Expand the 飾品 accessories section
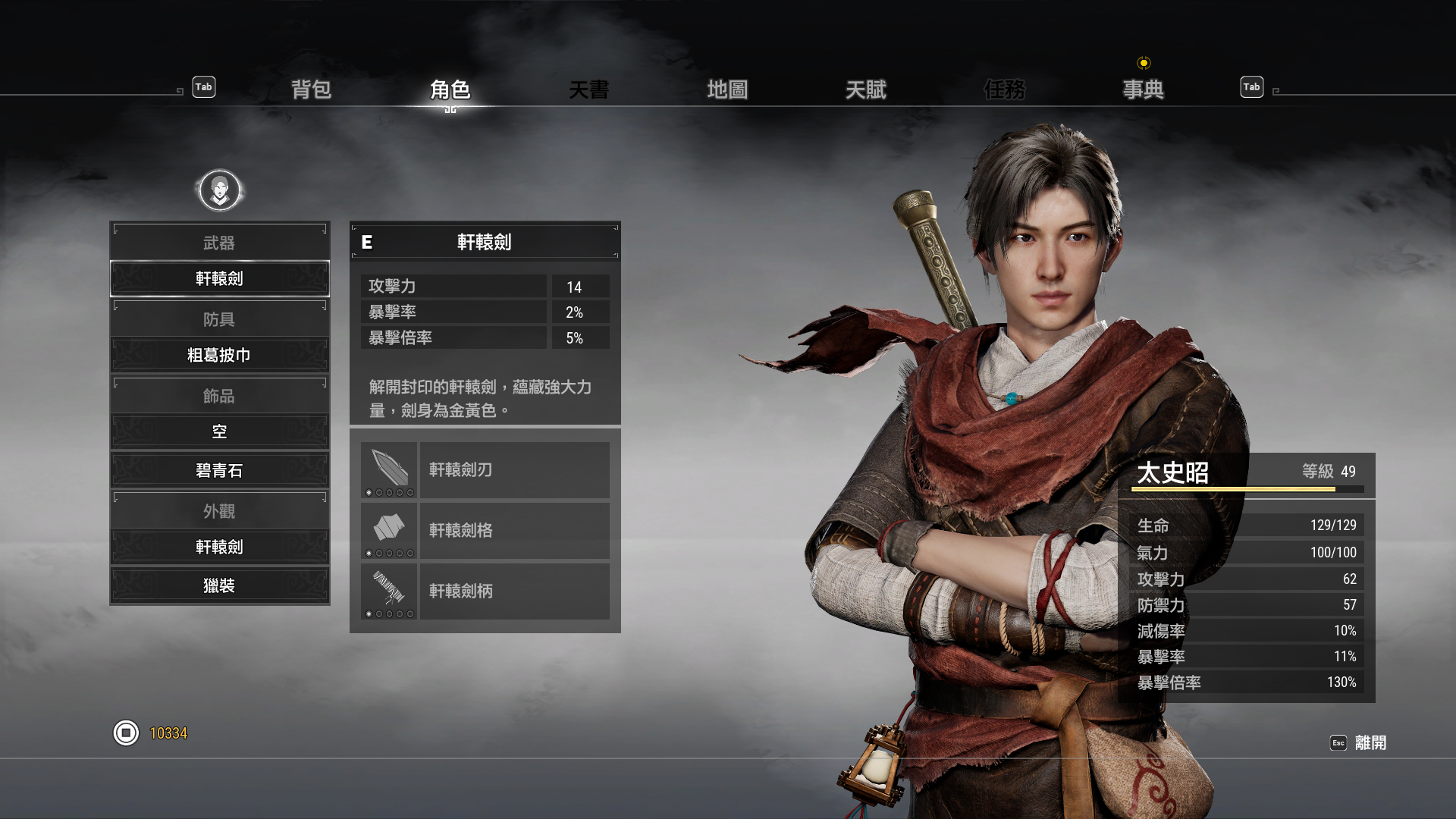Image resolution: width=1456 pixels, height=819 pixels. click(x=220, y=395)
